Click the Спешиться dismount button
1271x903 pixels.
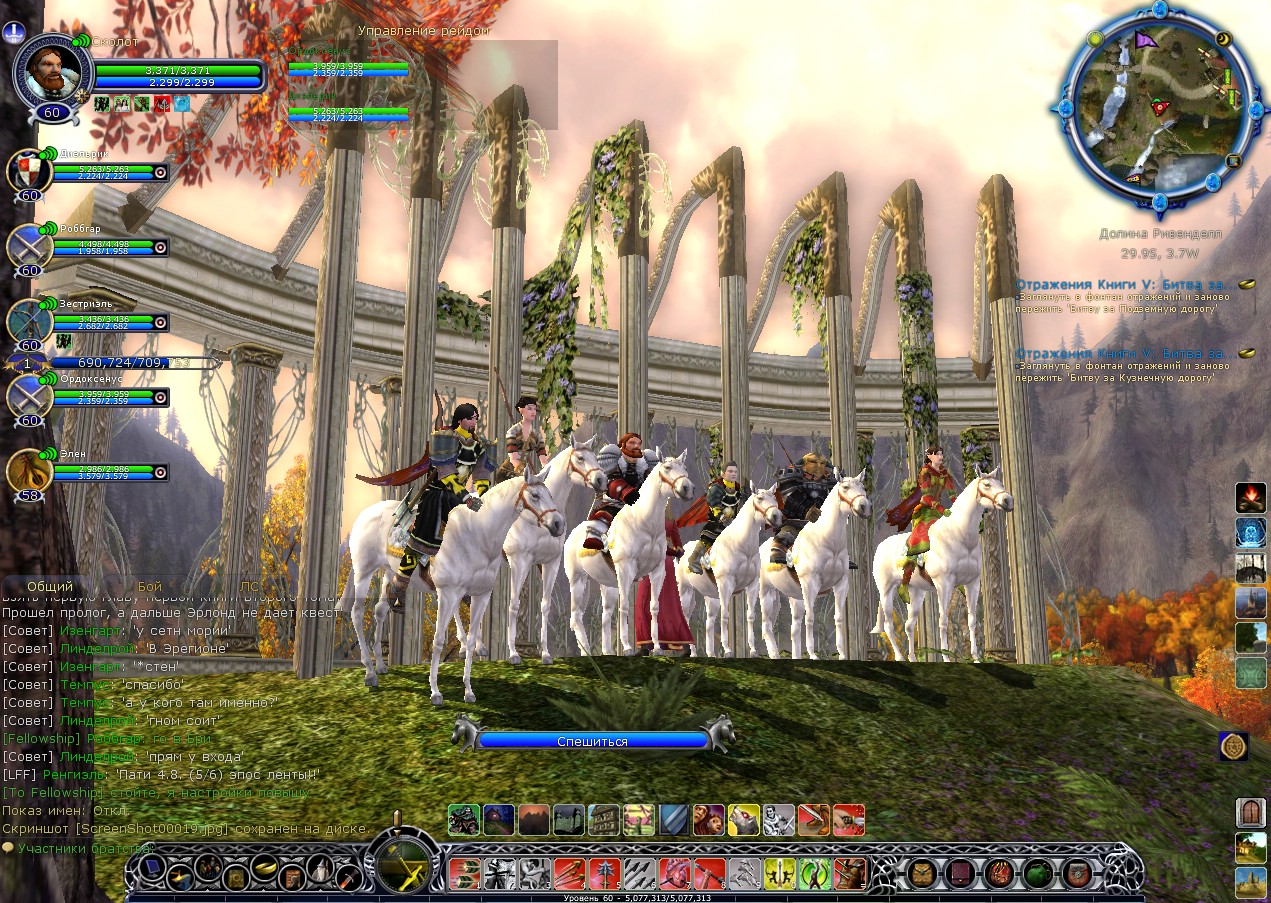[593, 741]
